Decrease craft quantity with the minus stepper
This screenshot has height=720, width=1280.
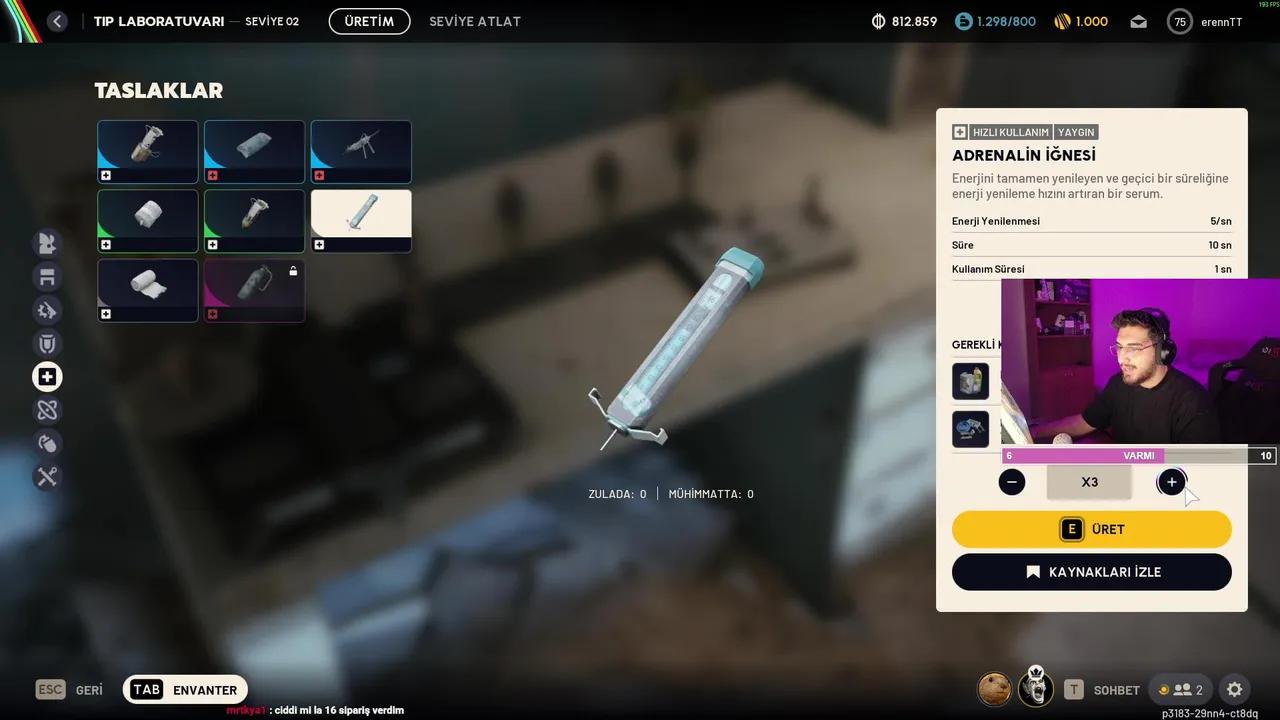click(x=1011, y=481)
